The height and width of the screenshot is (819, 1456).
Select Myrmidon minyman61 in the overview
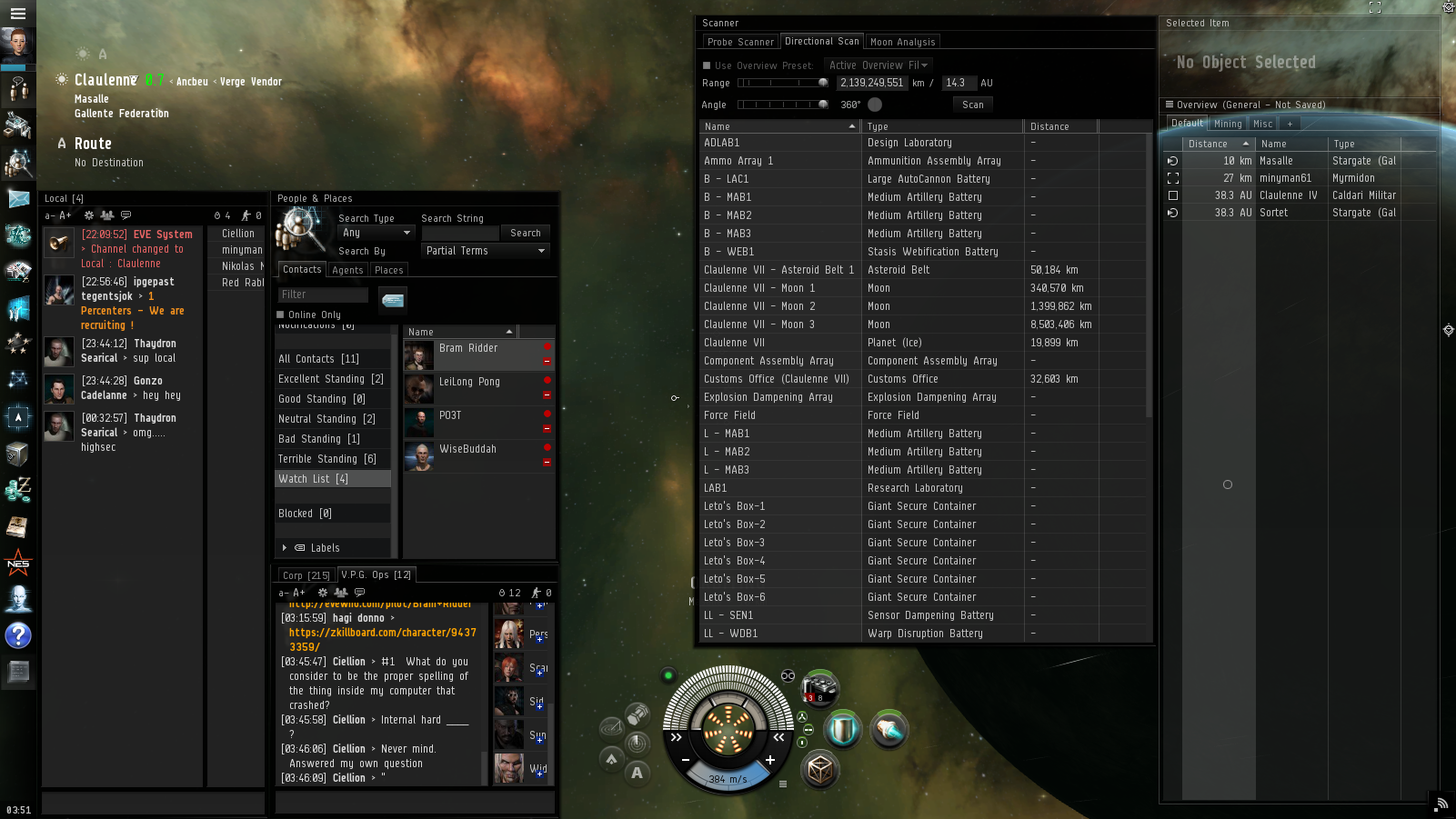pyautogui.click(x=1285, y=178)
